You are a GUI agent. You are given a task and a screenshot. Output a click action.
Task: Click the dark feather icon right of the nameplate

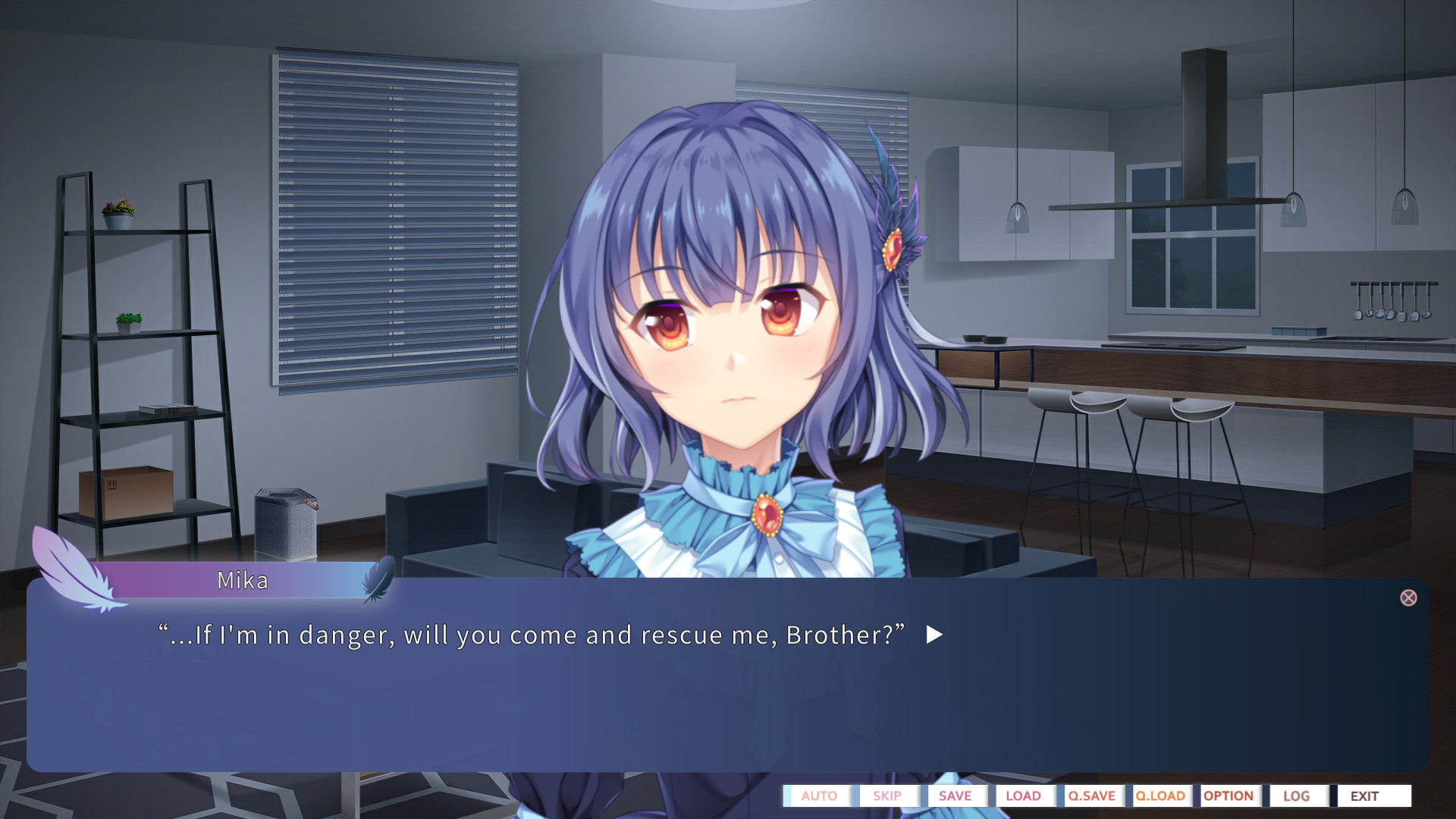point(378,579)
